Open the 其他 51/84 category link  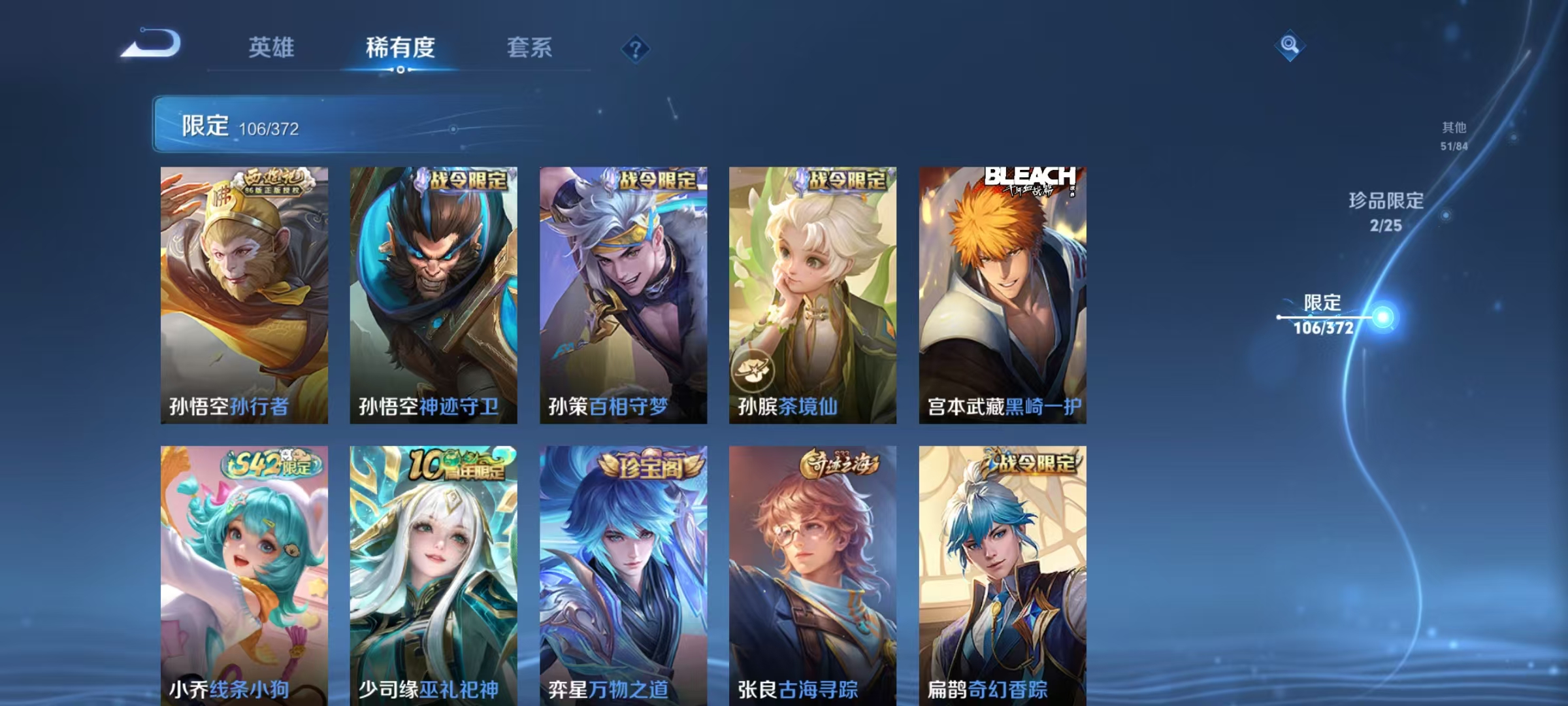[x=1446, y=135]
